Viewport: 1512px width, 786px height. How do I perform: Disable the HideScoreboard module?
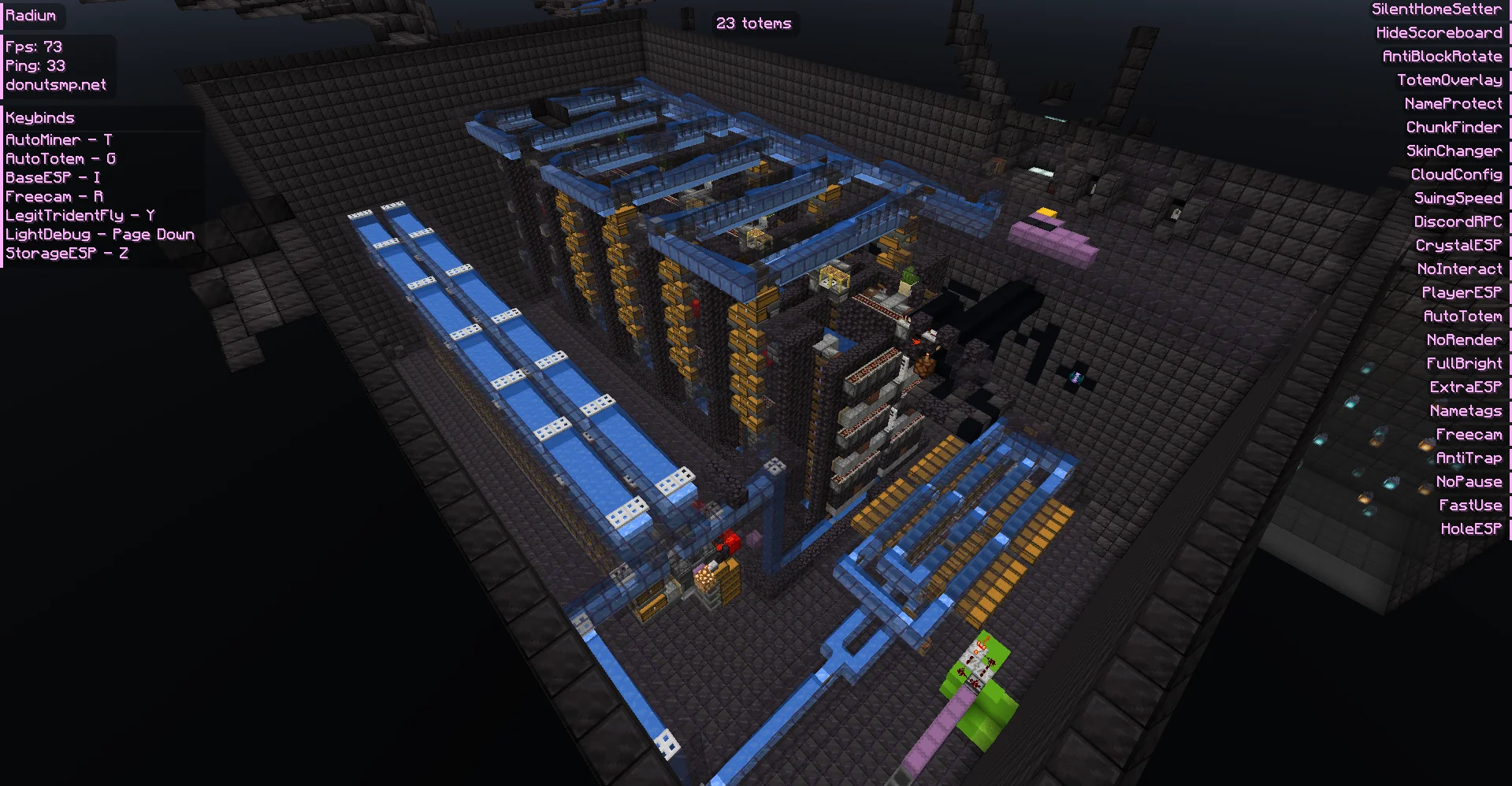coord(1440,32)
